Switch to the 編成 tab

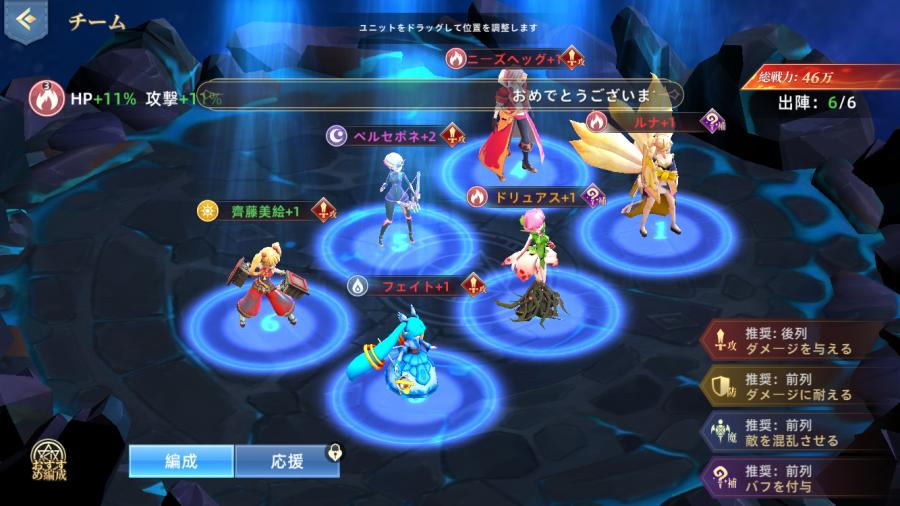181,461
